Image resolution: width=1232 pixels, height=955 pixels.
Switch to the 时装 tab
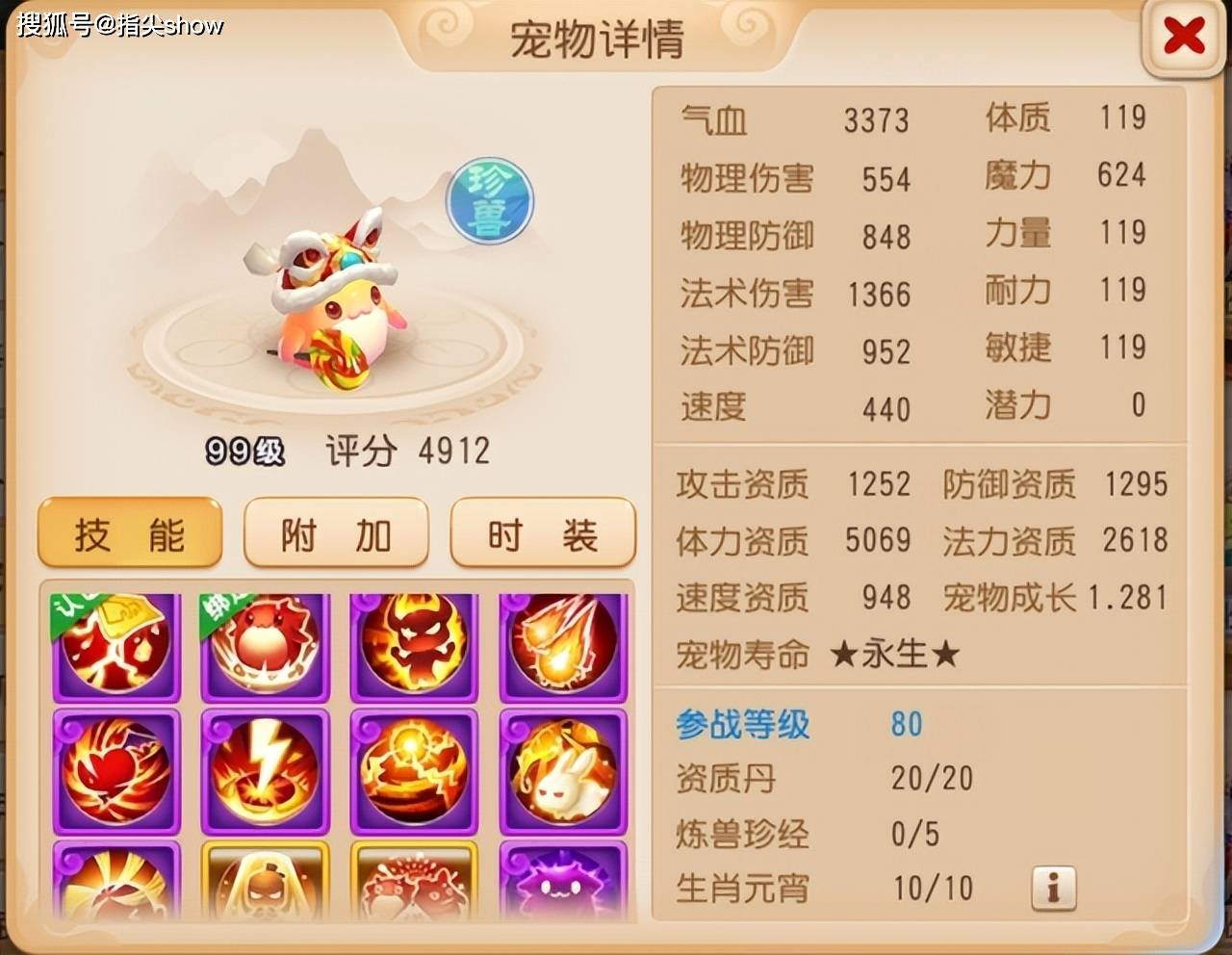point(543,534)
